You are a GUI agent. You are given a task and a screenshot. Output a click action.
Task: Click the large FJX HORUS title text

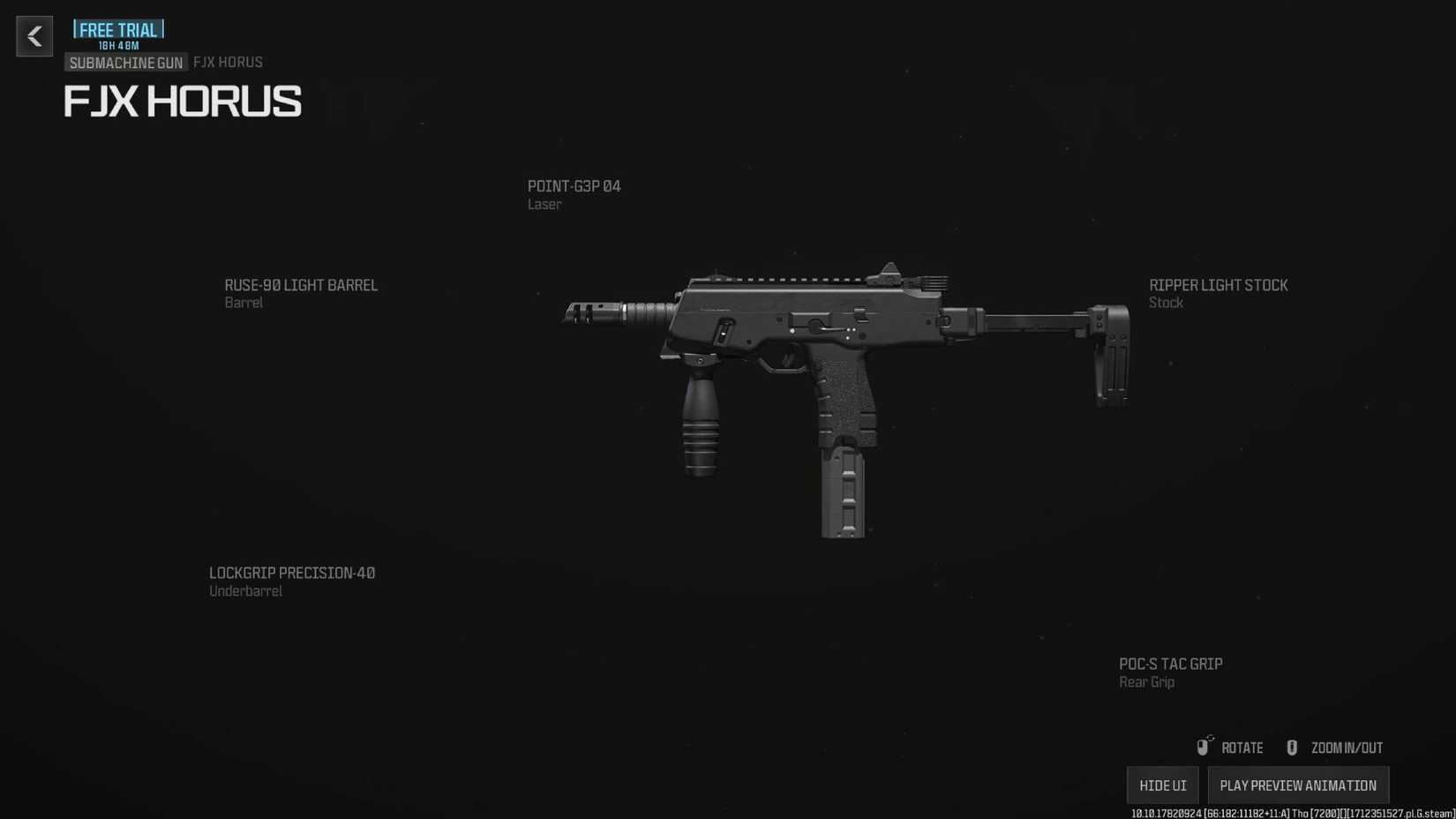click(x=182, y=101)
